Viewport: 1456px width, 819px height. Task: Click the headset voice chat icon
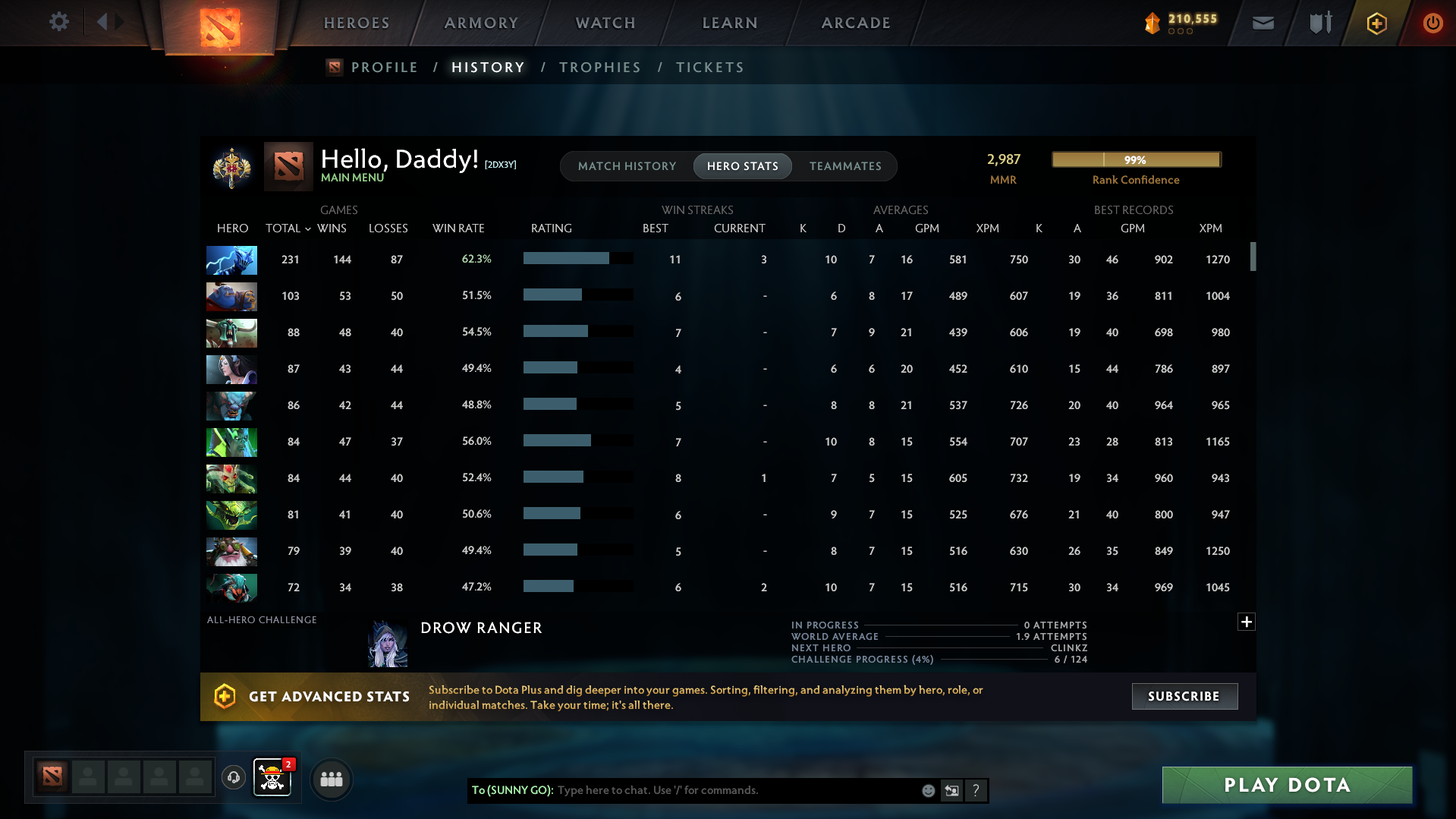[x=233, y=778]
